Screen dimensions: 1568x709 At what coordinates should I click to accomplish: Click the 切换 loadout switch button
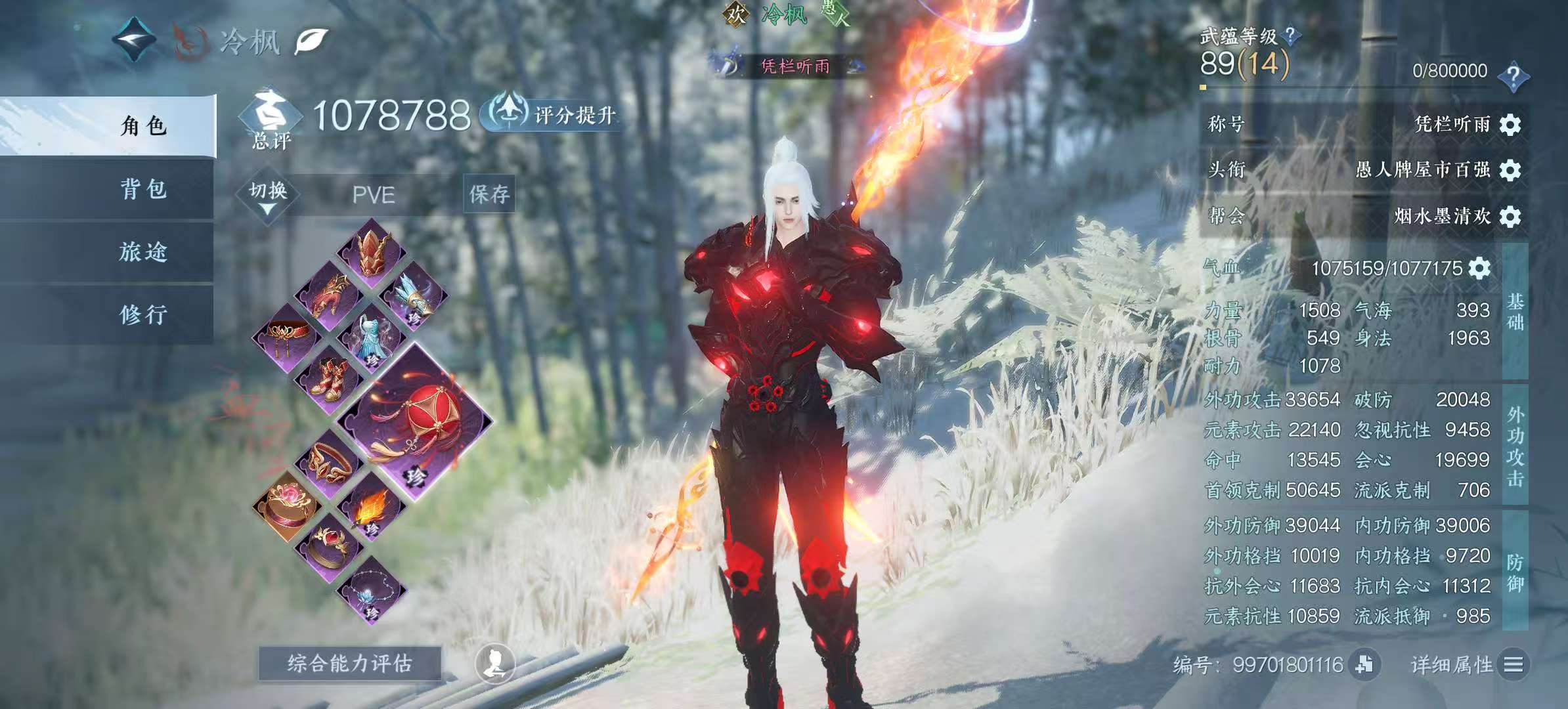click(268, 196)
